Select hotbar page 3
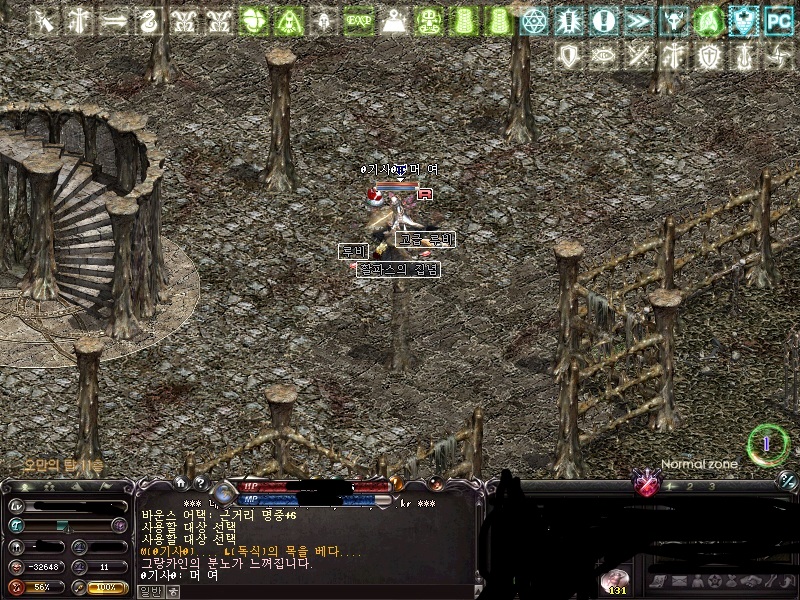The image size is (800, 600). pos(711,487)
